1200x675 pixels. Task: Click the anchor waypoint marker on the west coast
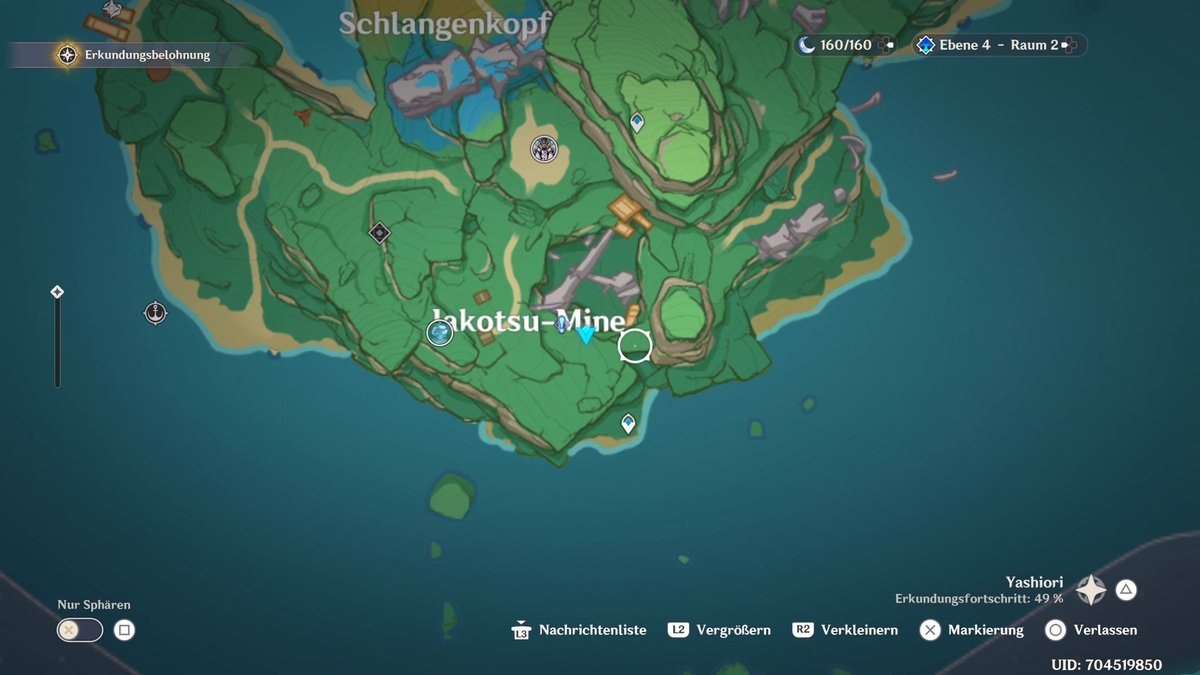pyautogui.click(x=155, y=313)
